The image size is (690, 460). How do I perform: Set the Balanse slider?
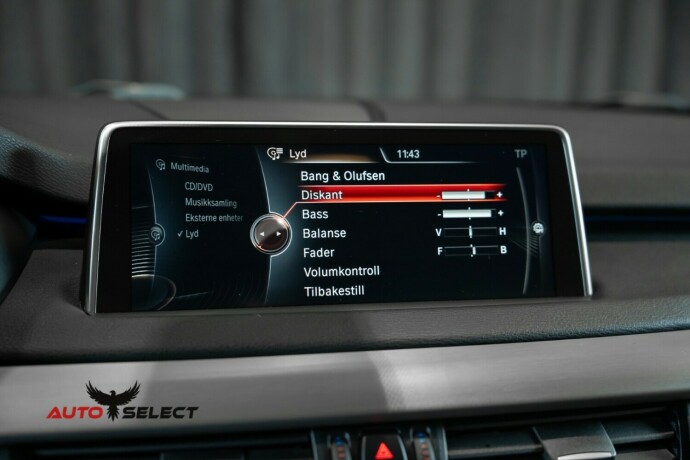pyautogui.click(x=470, y=232)
